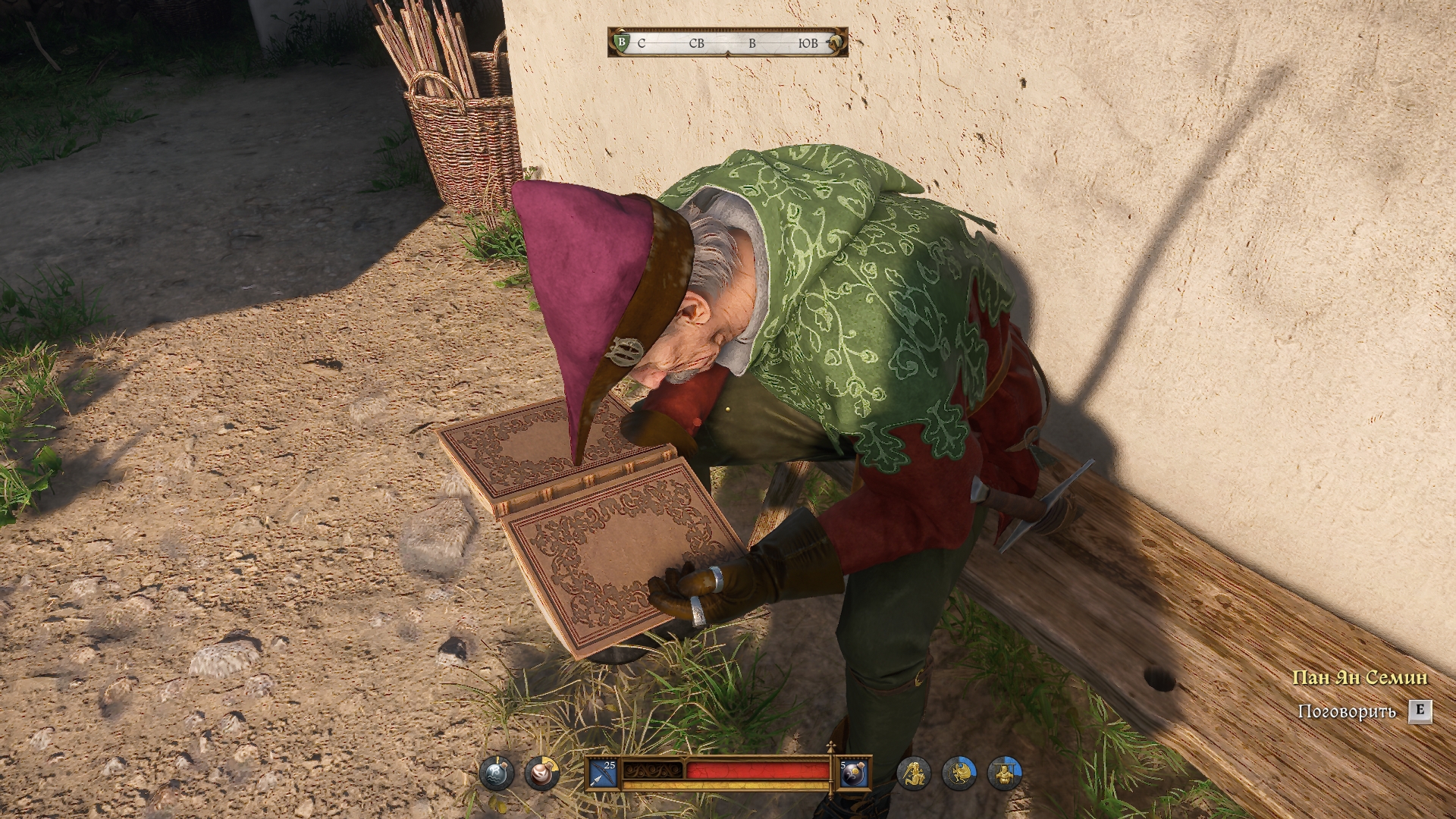
Task: Select the green shield quest marker on compass
Action: coord(621,42)
